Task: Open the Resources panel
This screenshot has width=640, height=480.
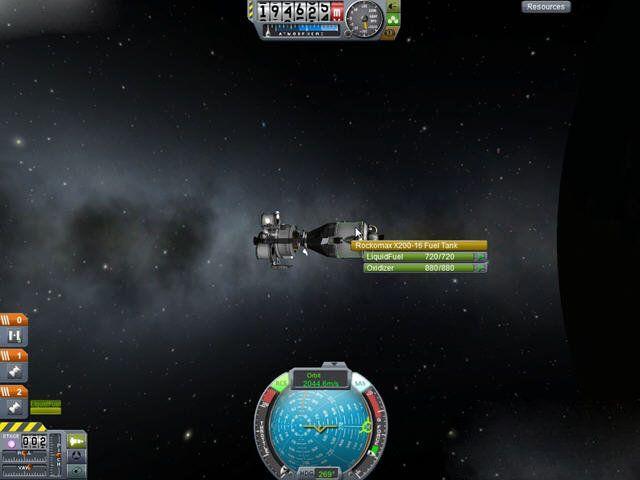Action: [546, 7]
